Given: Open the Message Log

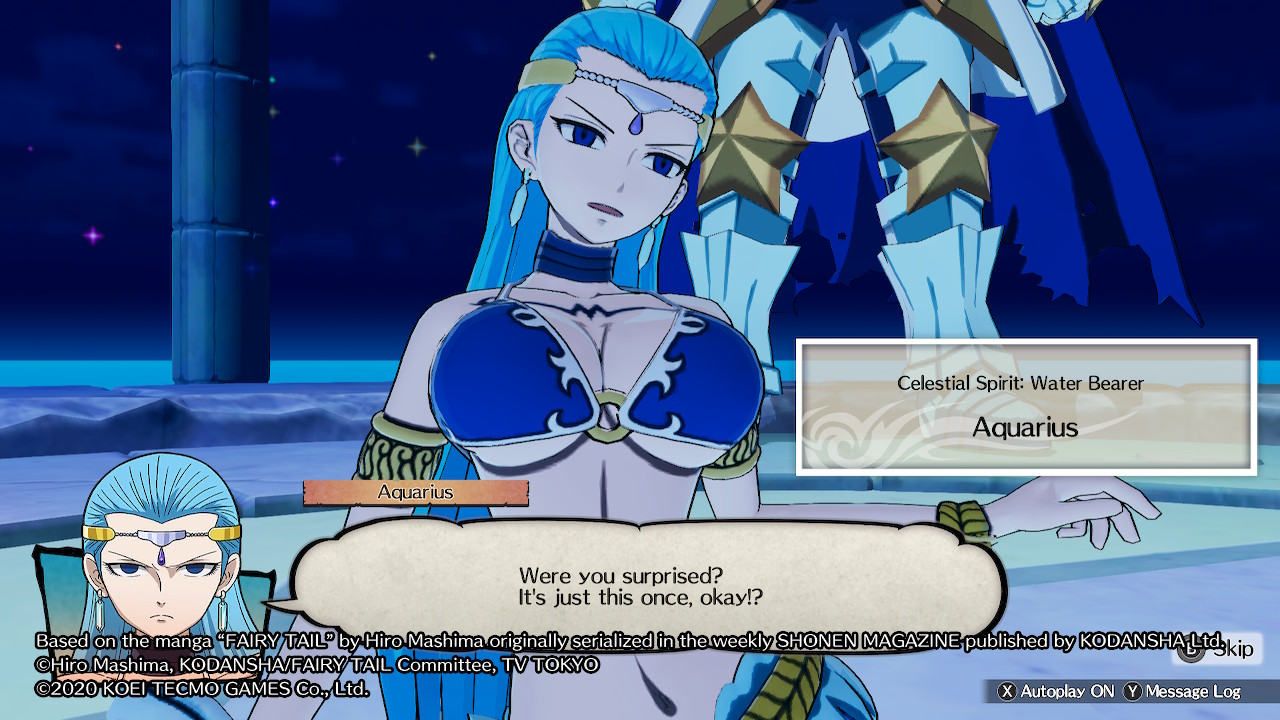Looking at the screenshot, I should coord(1183,691).
